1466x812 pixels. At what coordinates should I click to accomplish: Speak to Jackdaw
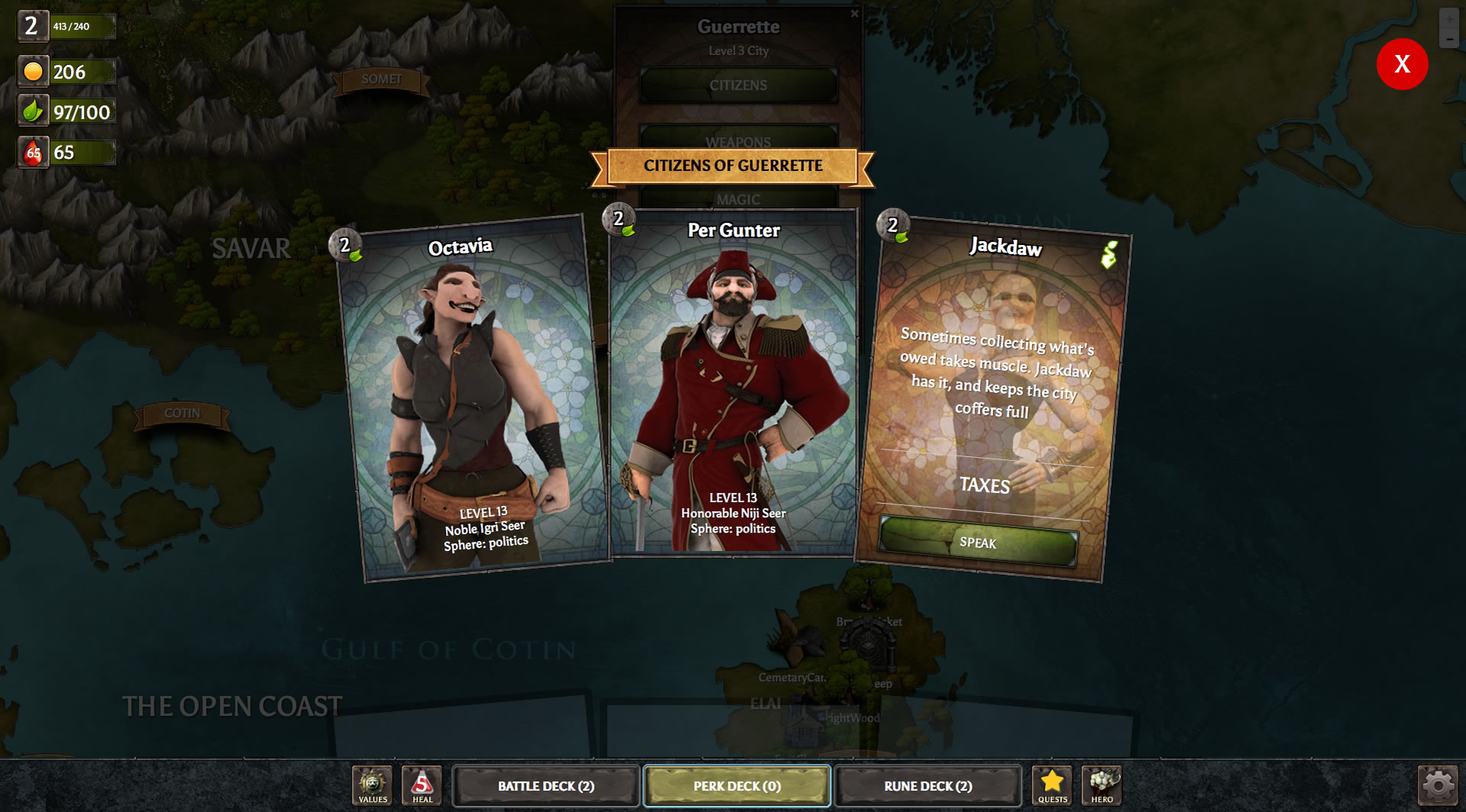pos(978,543)
